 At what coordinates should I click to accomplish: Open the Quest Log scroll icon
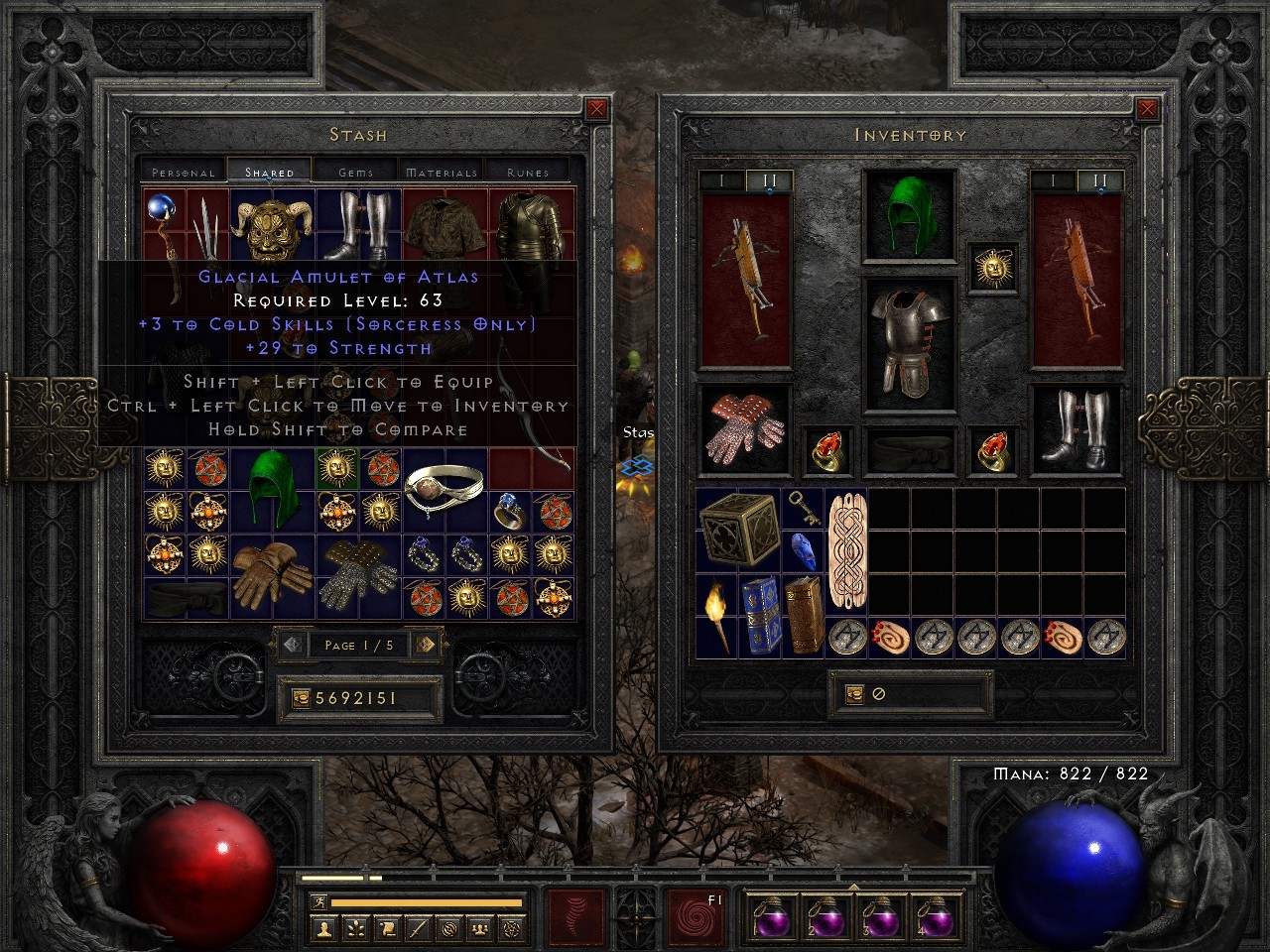tap(387, 929)
